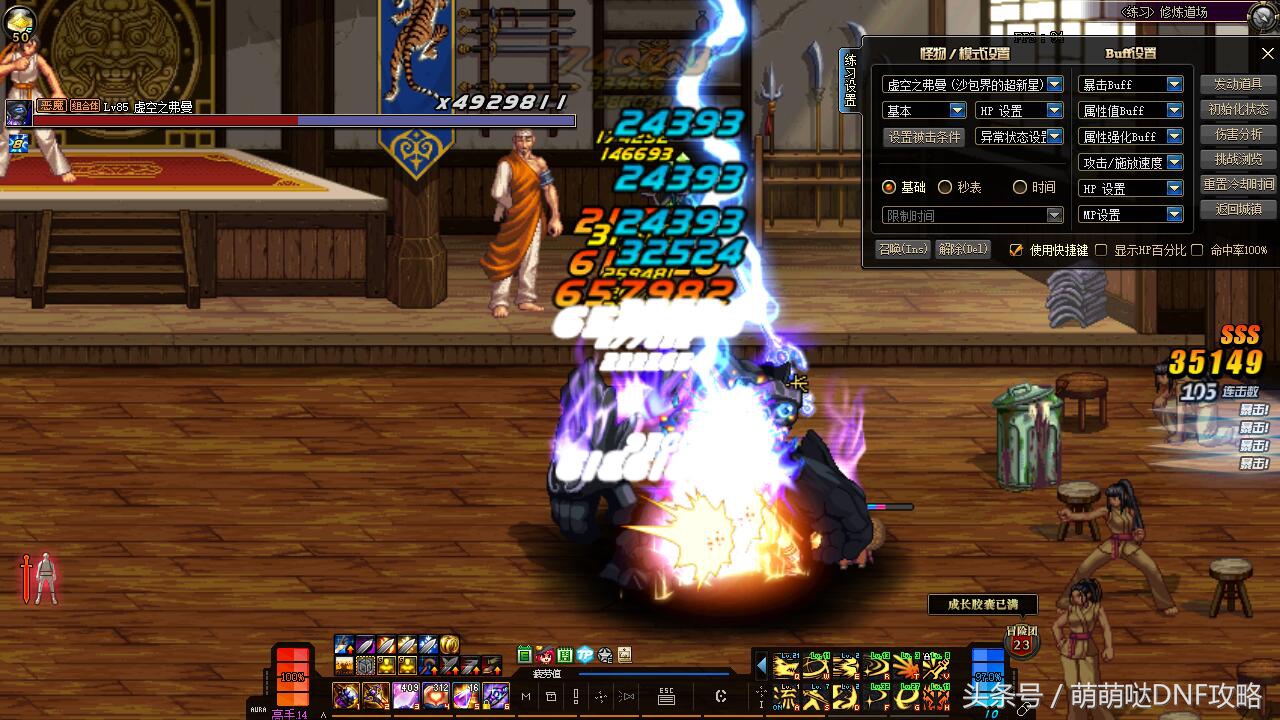The height and width of the screenshot is (720, 1280).
Task: Enable the 显示HP百分比 checkbox
Action: pos(1101,250)
